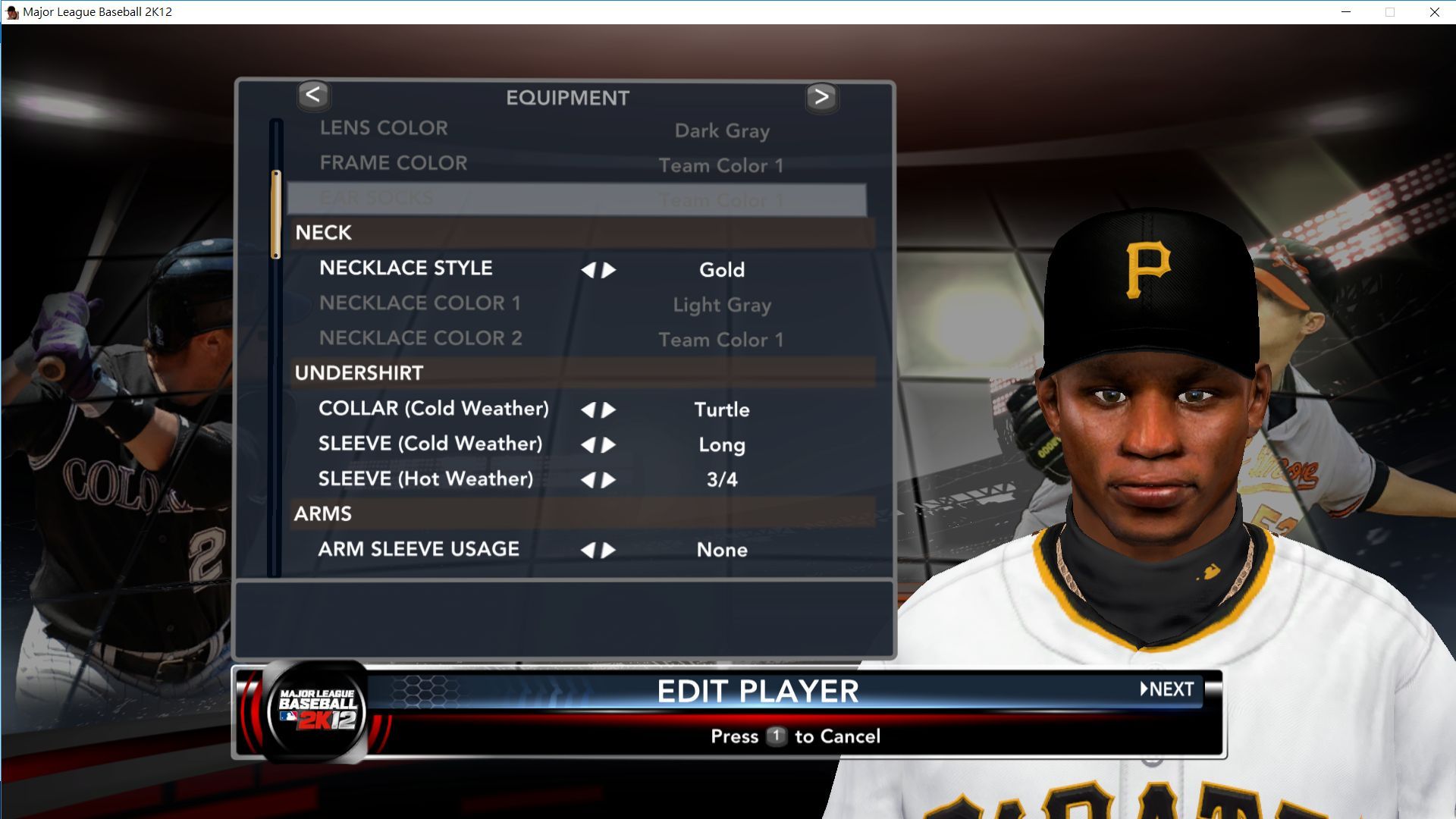Click right arrow for Necklace Style
The image size is (1456, 819).
609,270
